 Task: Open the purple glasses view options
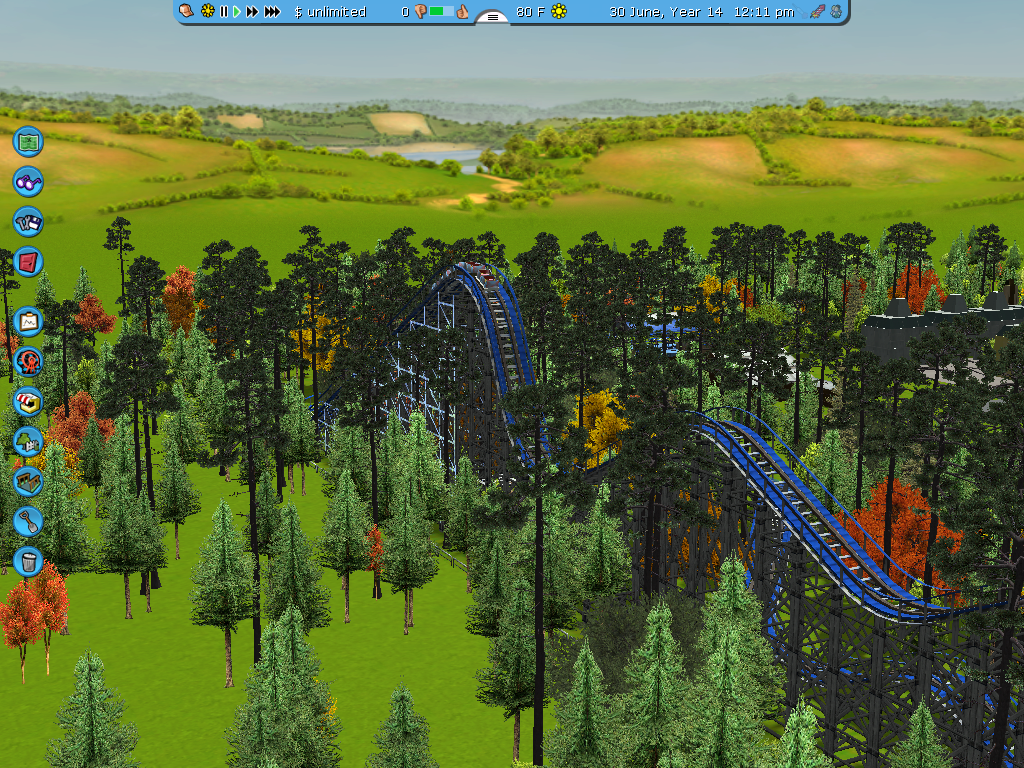pyautogui.click(x=28, y=181)
